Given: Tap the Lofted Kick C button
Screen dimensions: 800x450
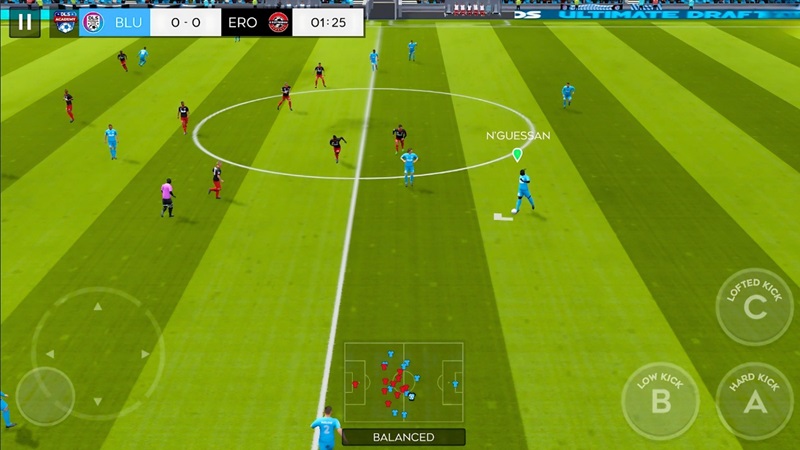Looking at the screenshot, I should click(754, 307).
